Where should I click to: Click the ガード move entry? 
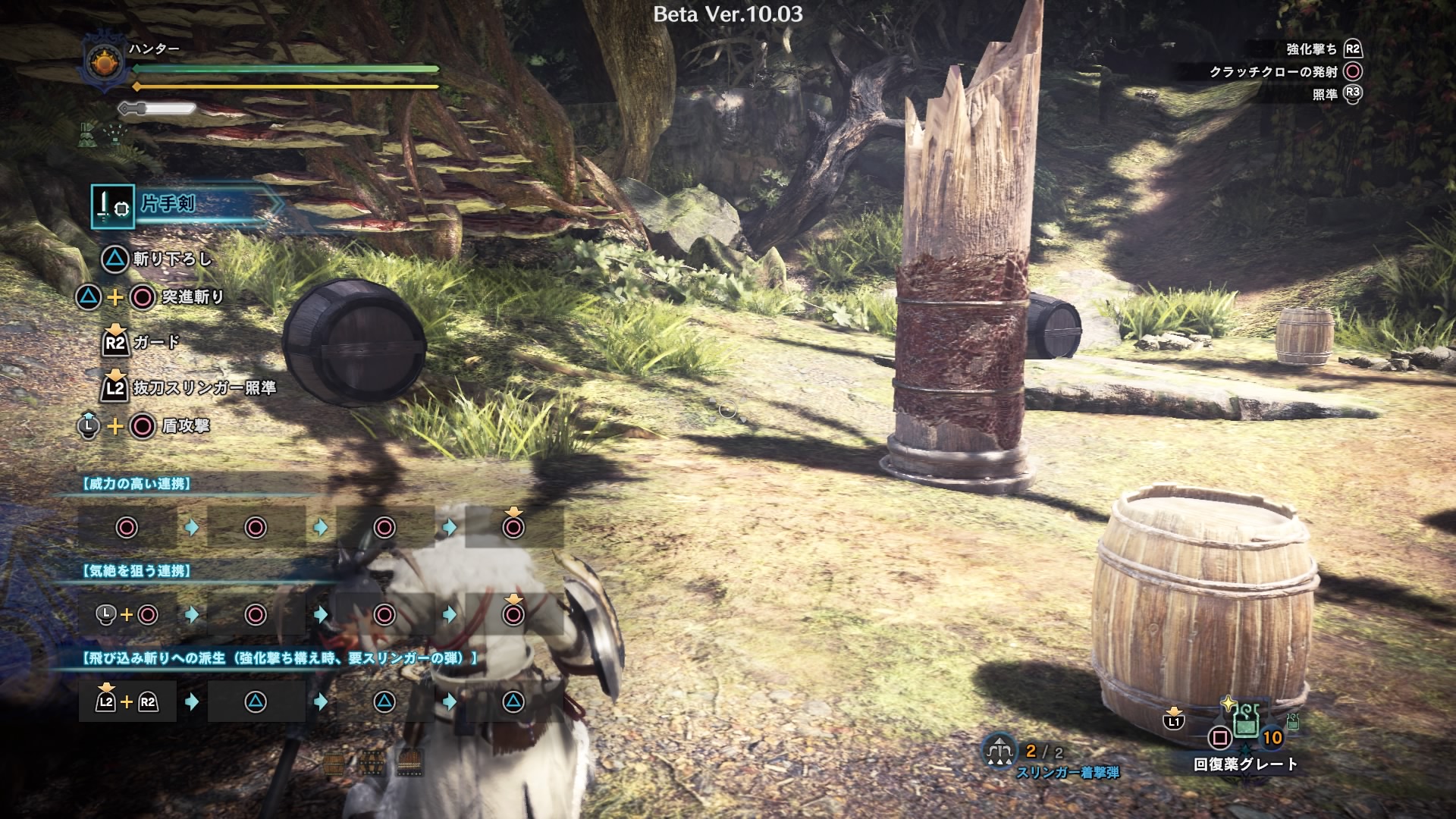(156, 343)
